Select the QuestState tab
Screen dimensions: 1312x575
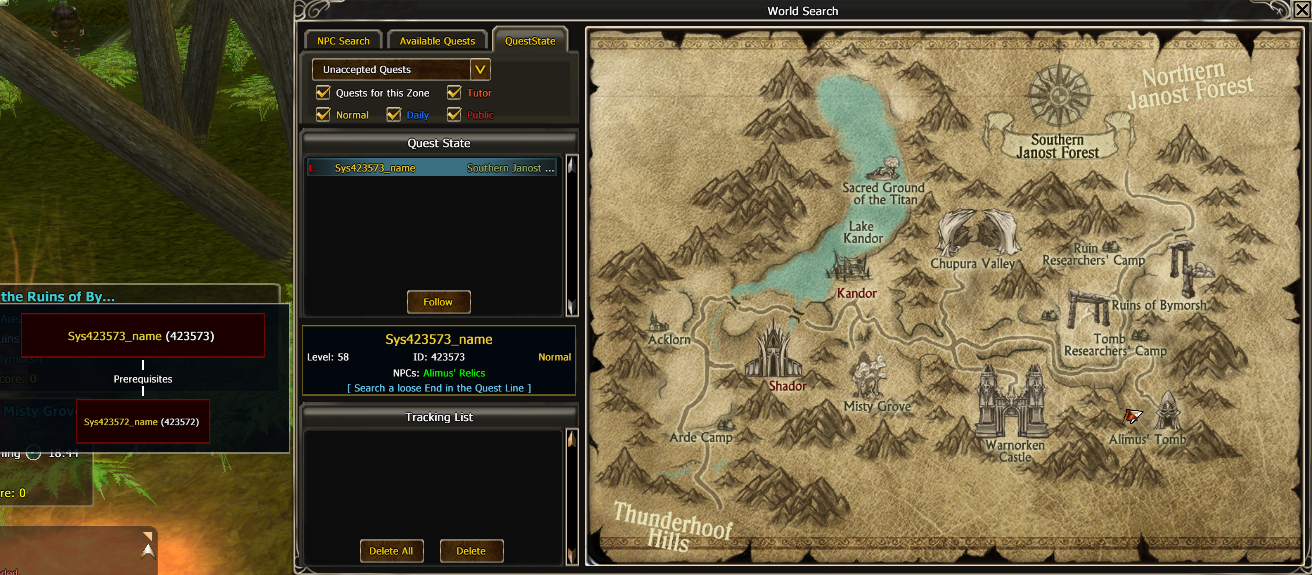coord(530,41)
